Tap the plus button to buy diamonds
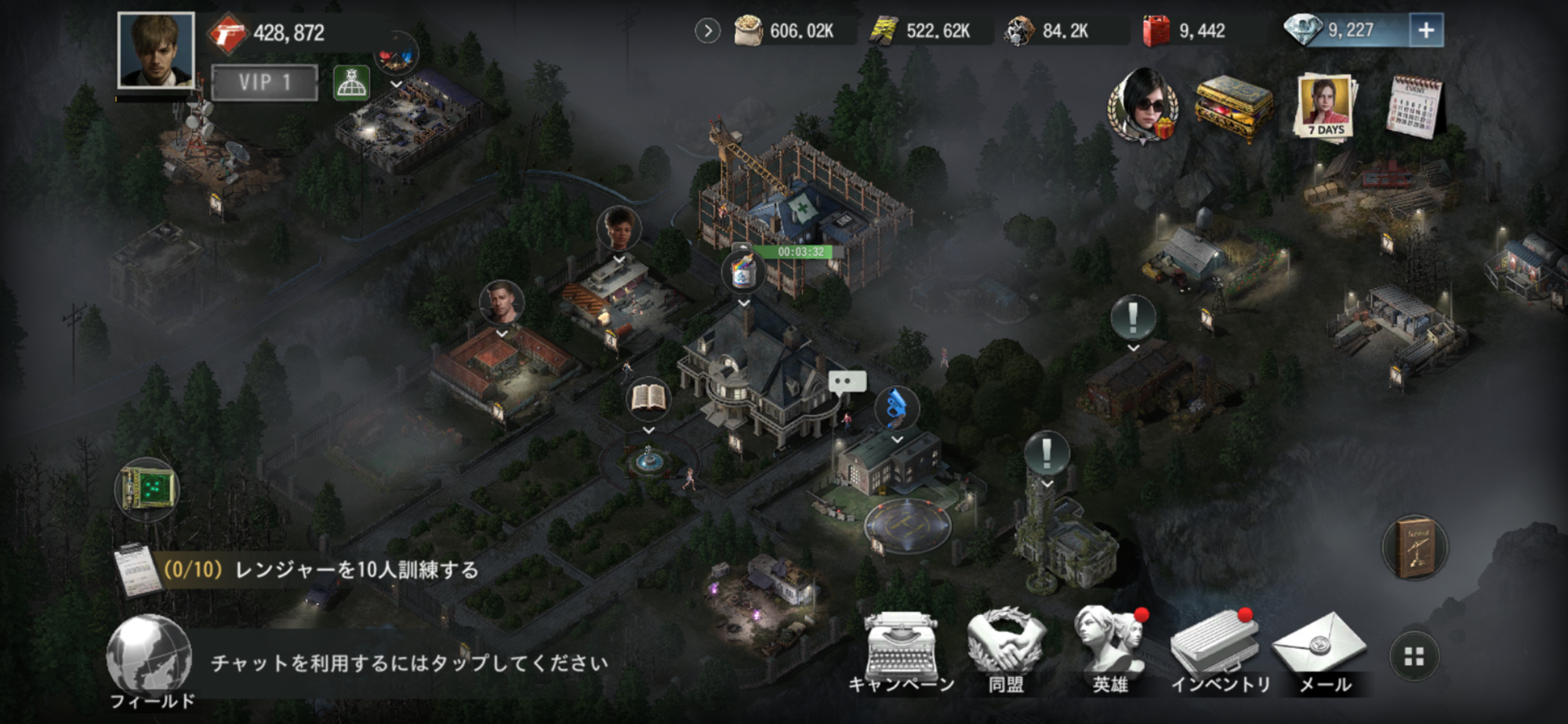1568x724 pixels. point(1425,31)
